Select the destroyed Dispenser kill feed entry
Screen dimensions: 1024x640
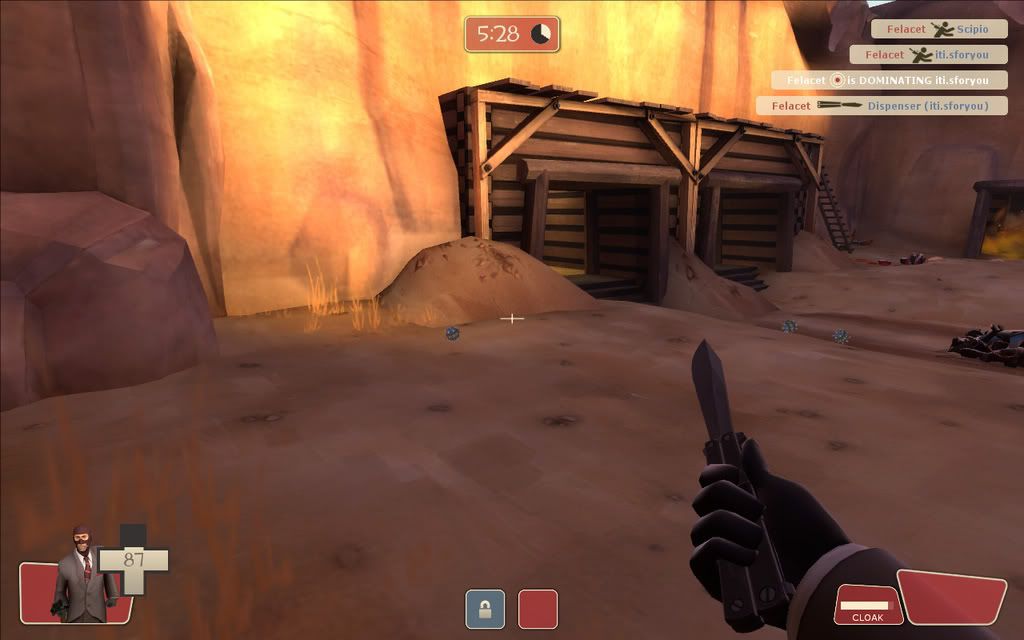881,105
